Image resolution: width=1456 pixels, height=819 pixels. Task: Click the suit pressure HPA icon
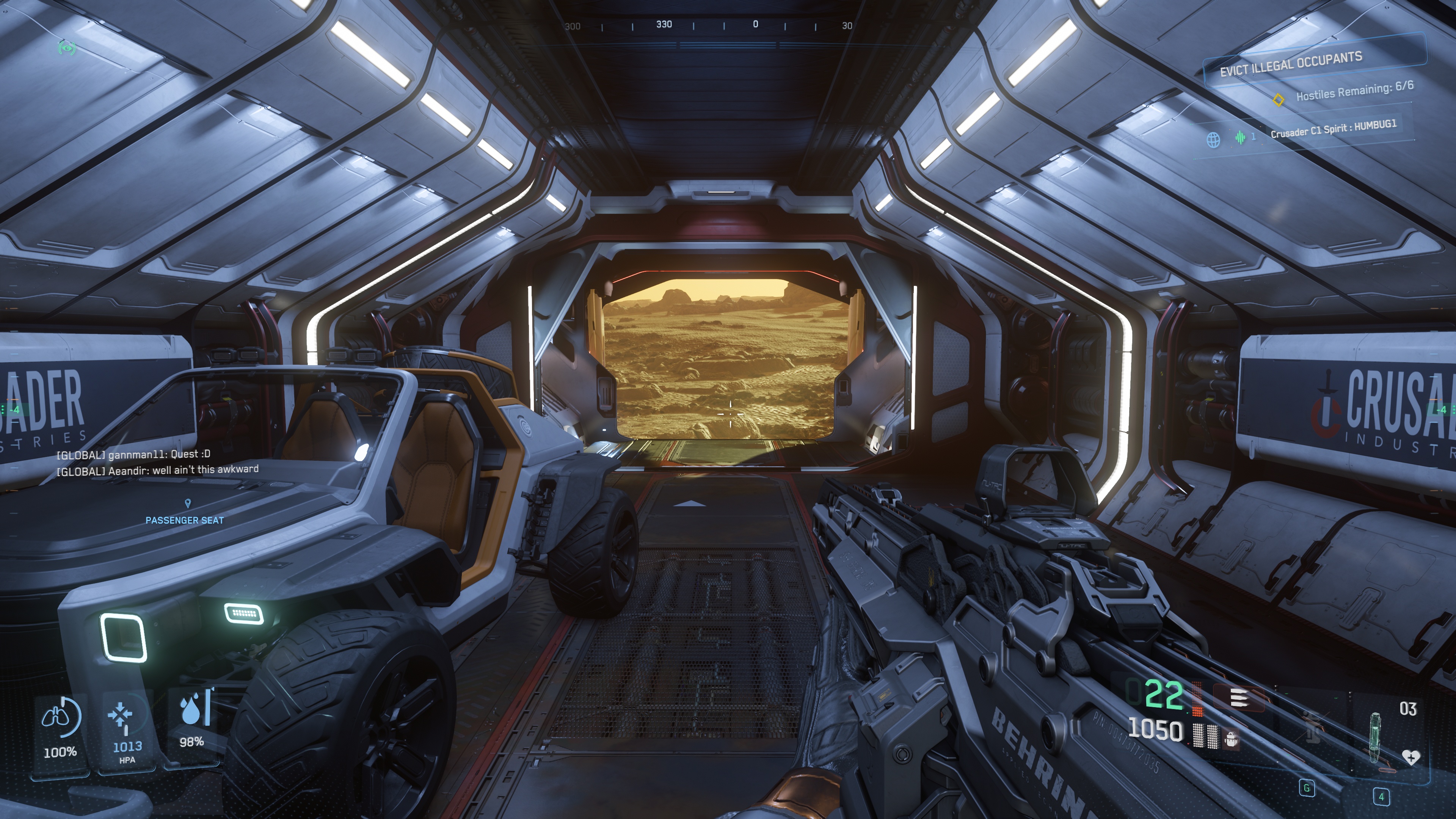121,715
